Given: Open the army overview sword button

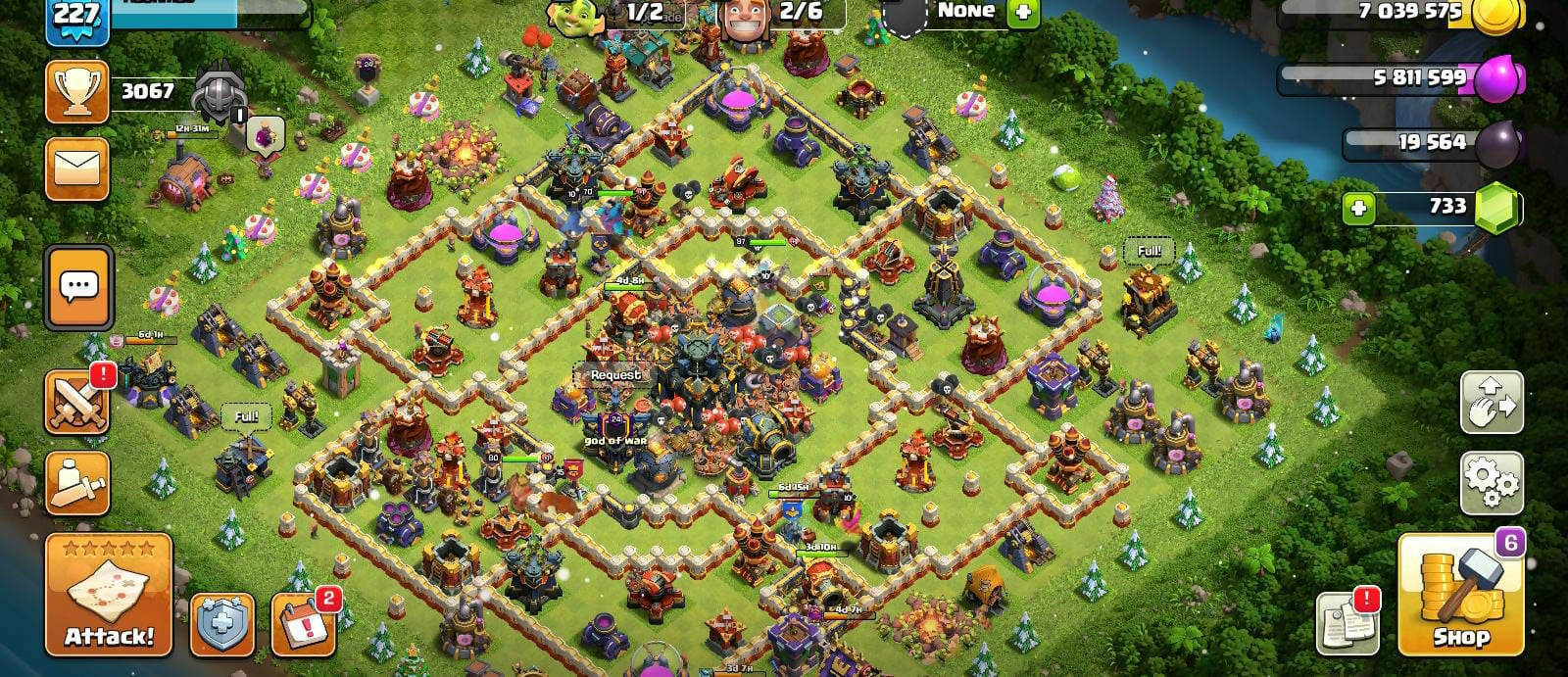Looking at the screenshot, I should [x=76, y=483].
